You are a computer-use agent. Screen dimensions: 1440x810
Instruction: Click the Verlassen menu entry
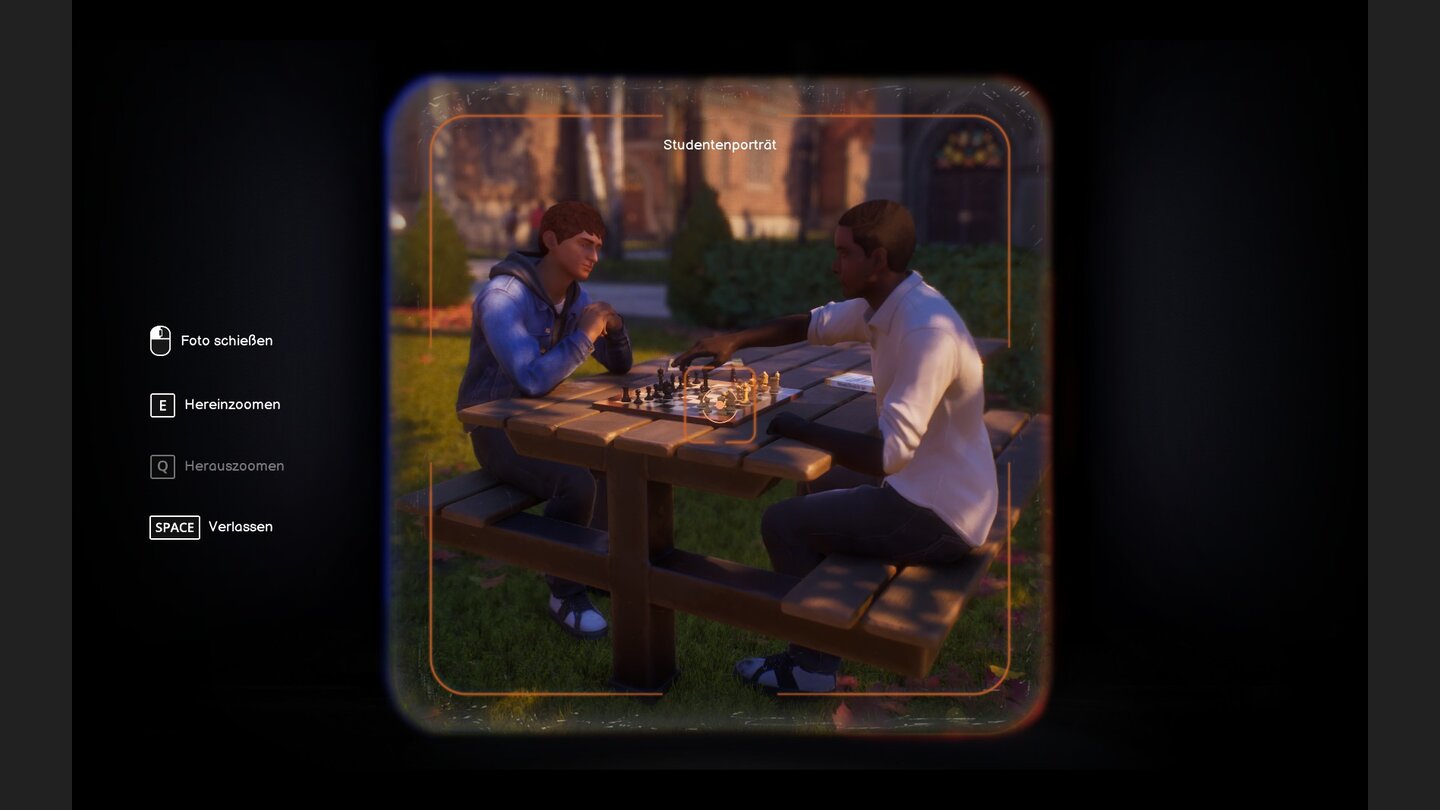240,527
